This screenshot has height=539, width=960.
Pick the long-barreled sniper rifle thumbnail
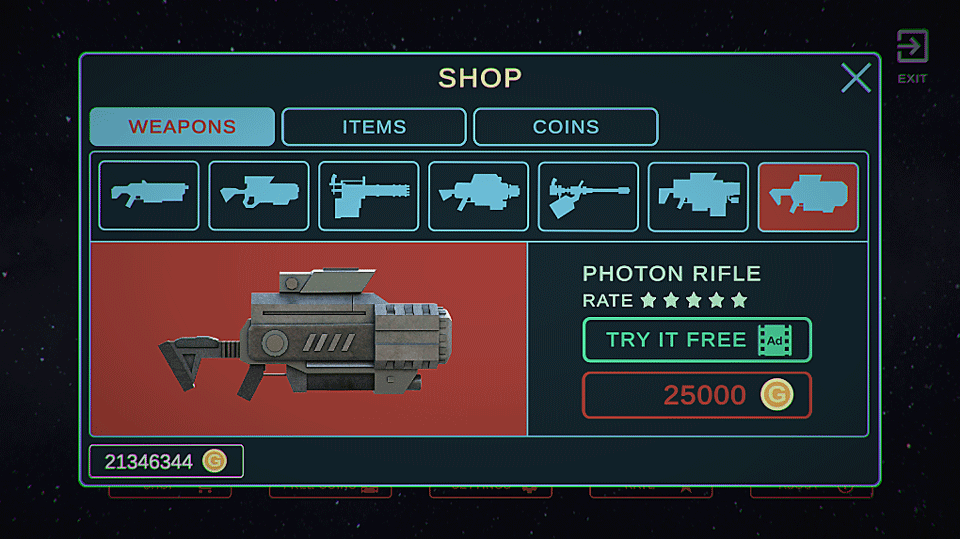(588, 197)
